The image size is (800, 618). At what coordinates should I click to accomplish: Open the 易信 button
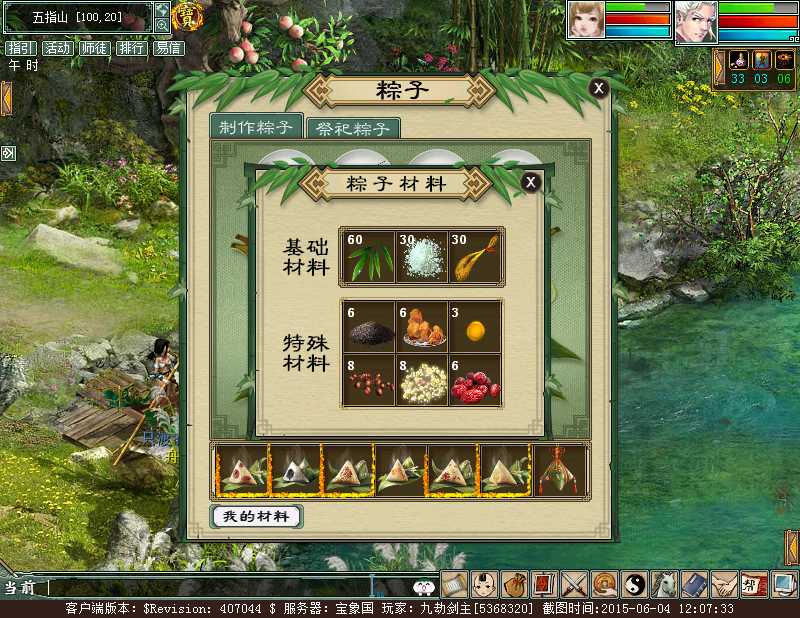(167, 48)
